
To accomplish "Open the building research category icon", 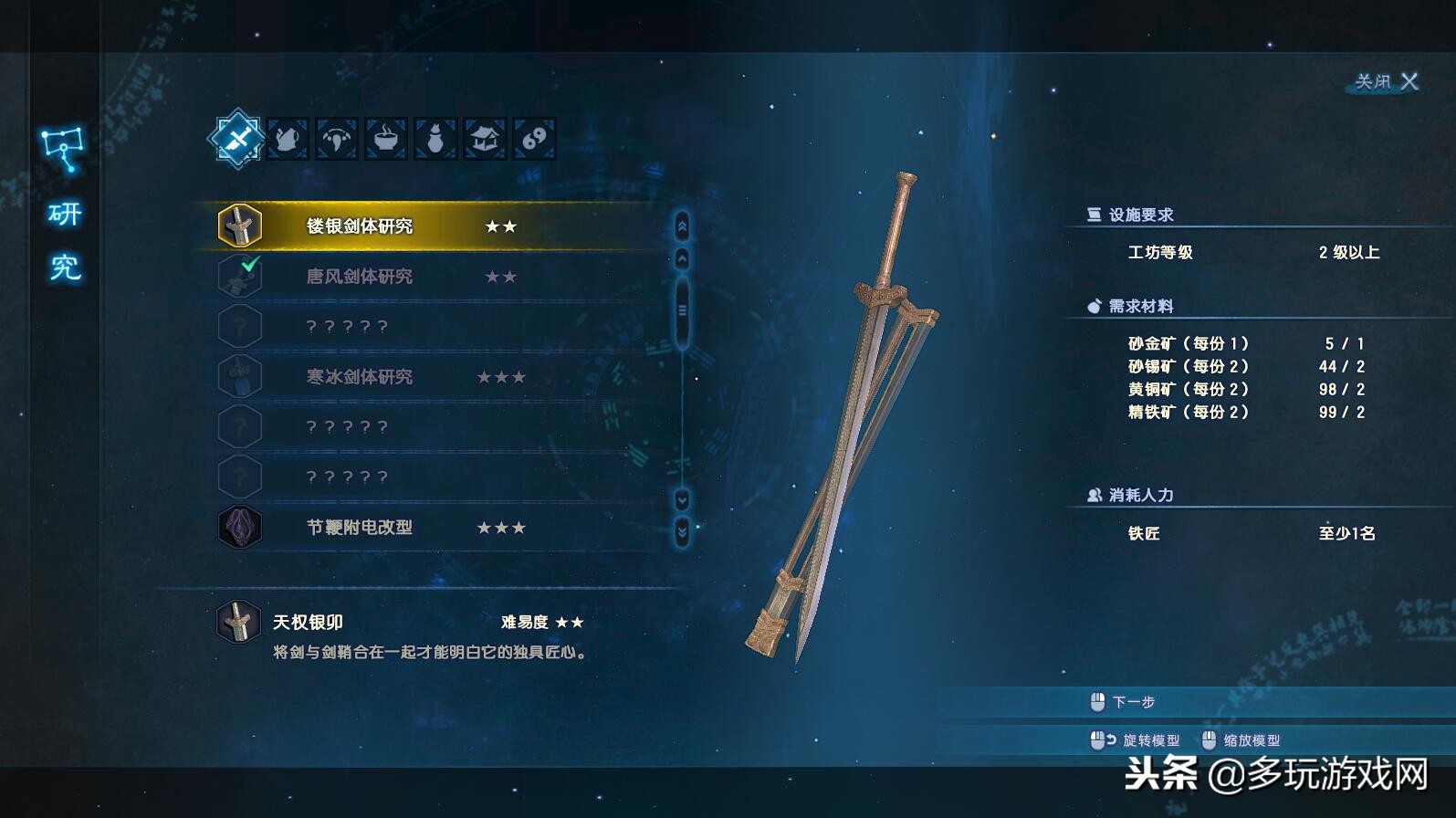I will click(x=484, y=139).
